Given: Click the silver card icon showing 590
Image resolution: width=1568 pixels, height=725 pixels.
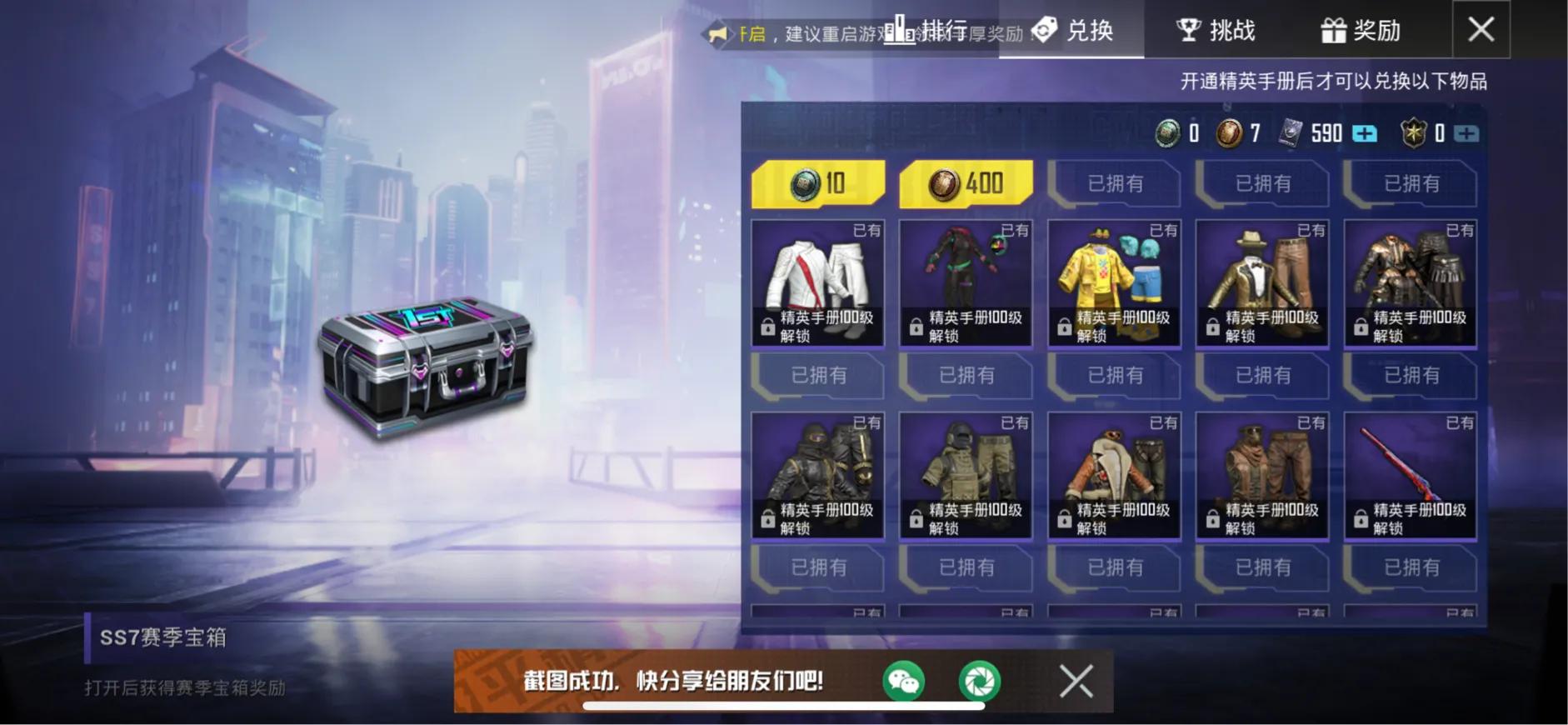Looking at the screenshot, I should click(x=1291, y=133).
